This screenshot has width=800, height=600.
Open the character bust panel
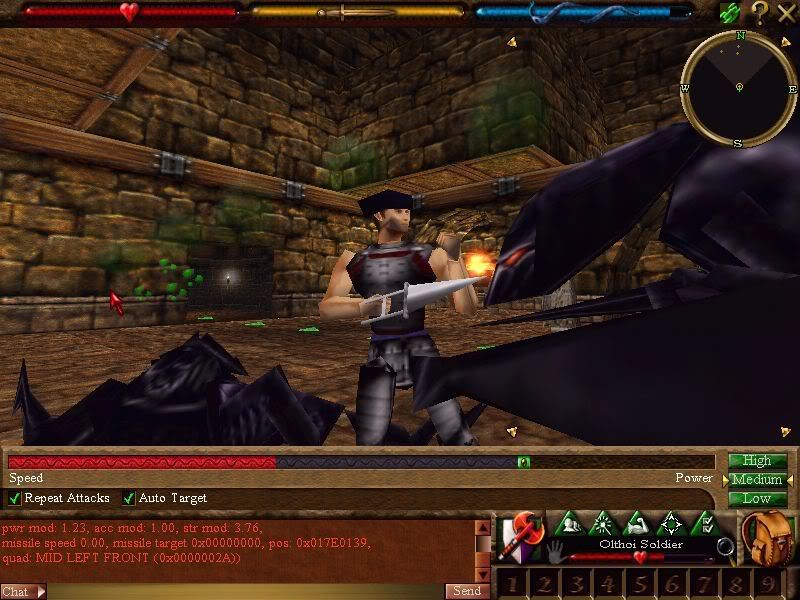pos(567,524)
